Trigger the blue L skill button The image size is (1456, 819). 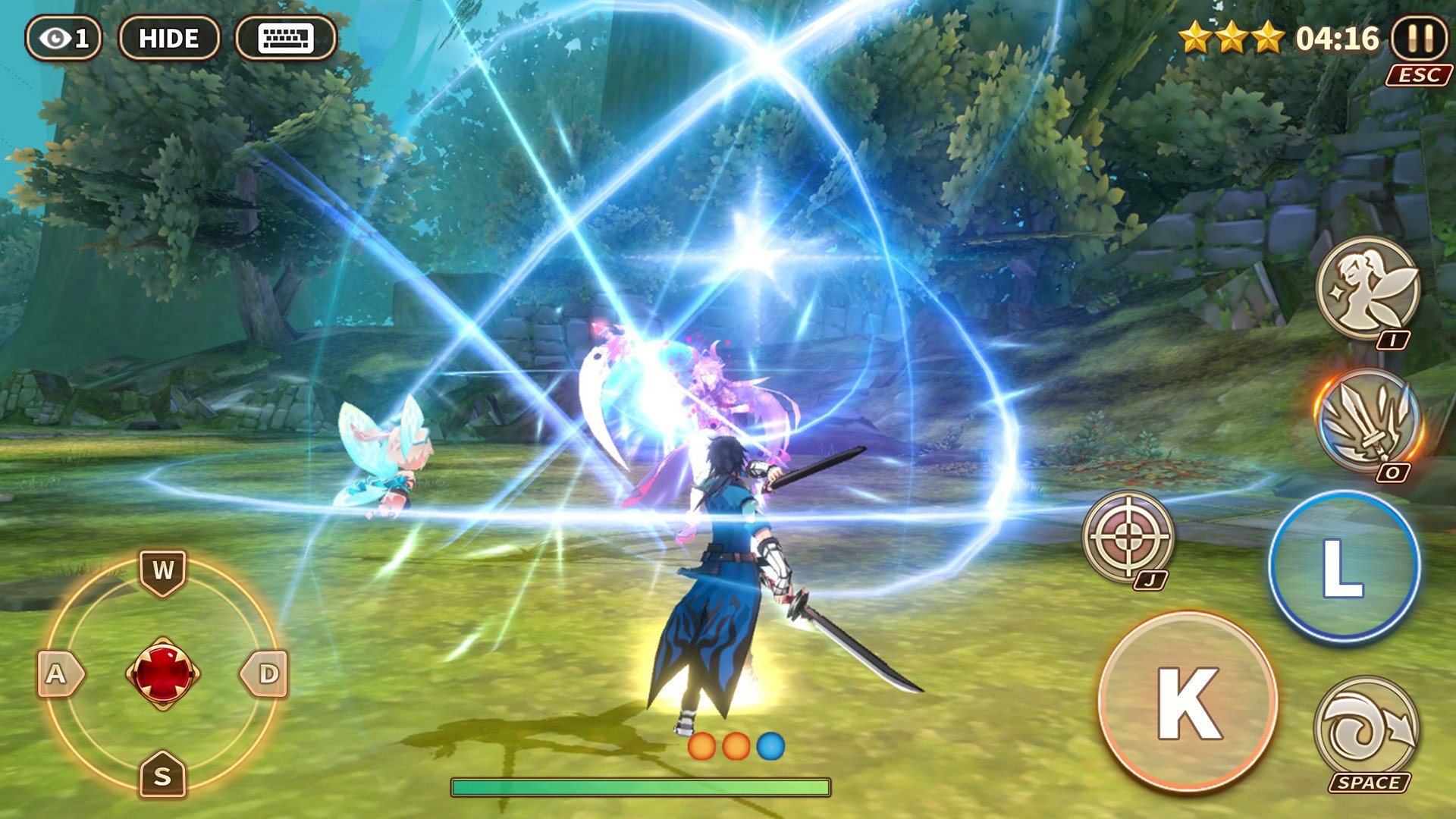click(x=1344, y=566)
